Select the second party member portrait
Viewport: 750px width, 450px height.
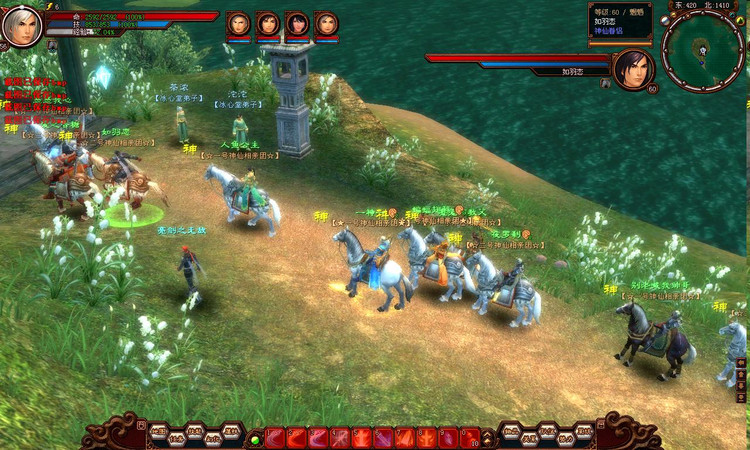coord(268,24)
